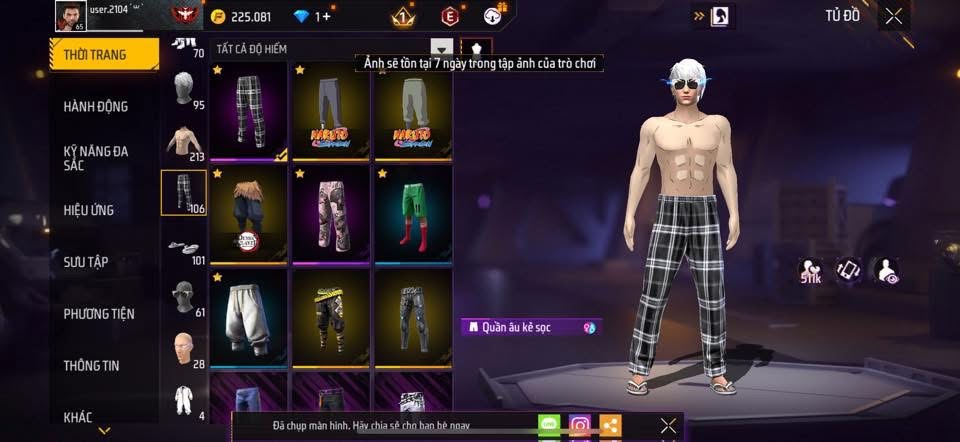Screen dimensions: 960x442
Task: Switch to the Thông Tin tab
Action: point(92,366)
